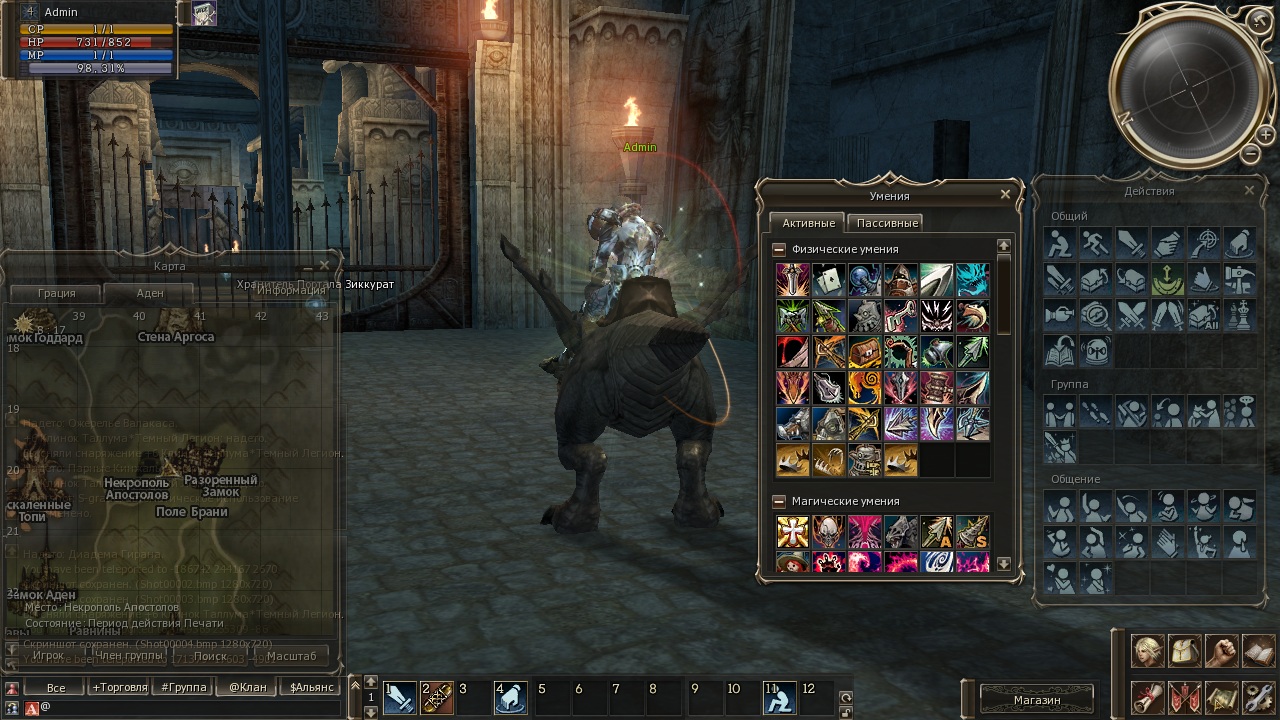1280x720 pixels.
Task: Switch to the Грация map tab
Action: click(57, 293)
